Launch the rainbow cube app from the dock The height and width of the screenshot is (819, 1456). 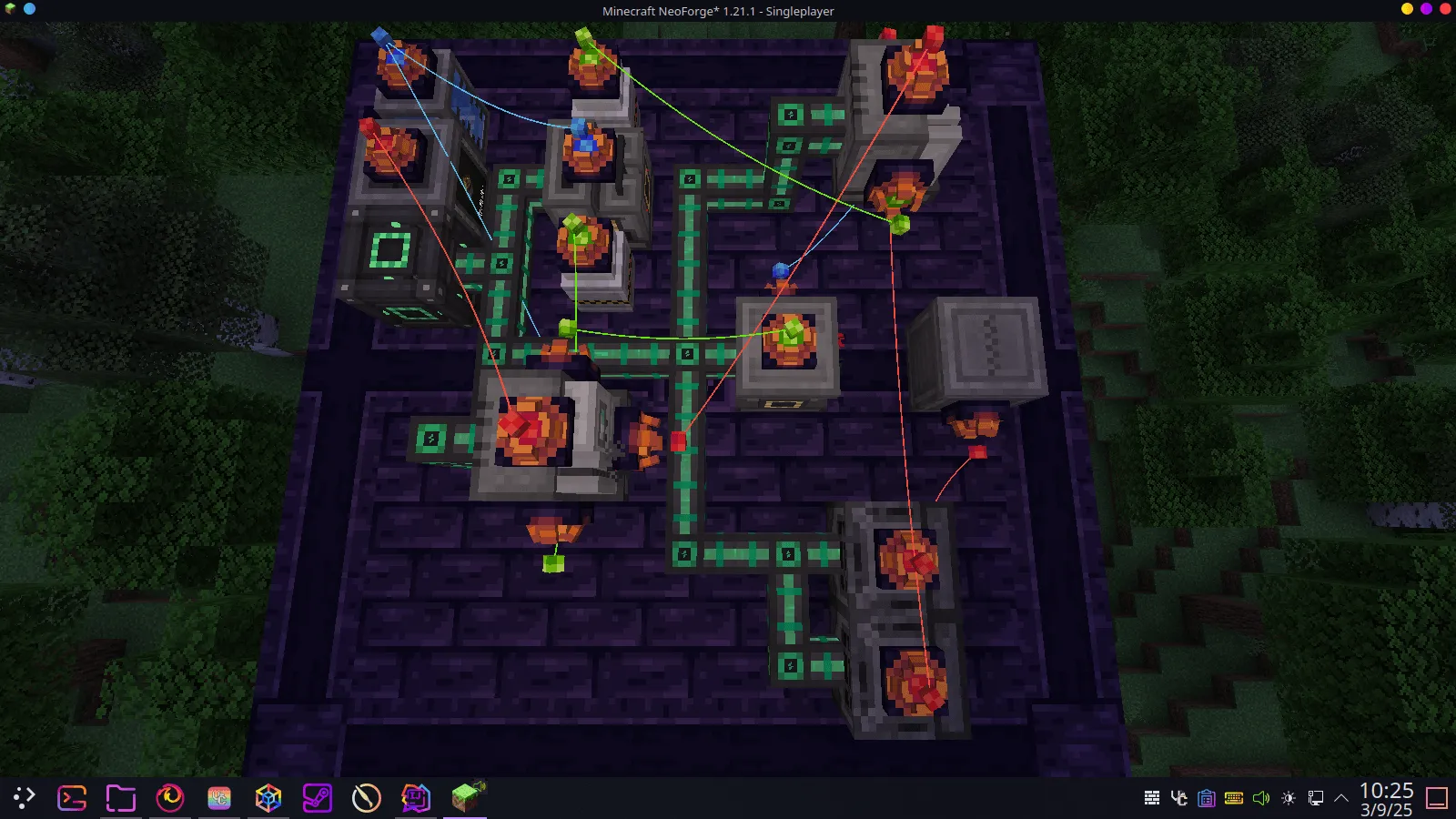click(x=268, y=798)
